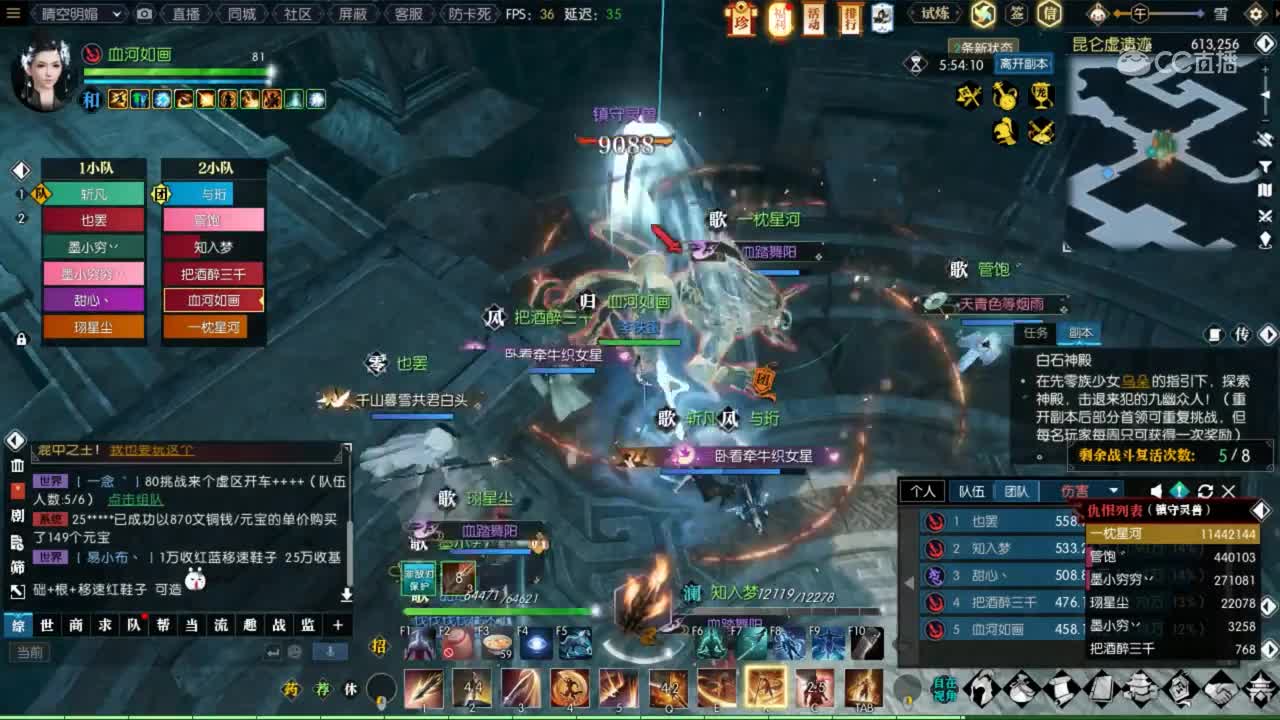
Task: Expand the 仇恨列表 aggro list side arrow
Action: coord(1261,507)
